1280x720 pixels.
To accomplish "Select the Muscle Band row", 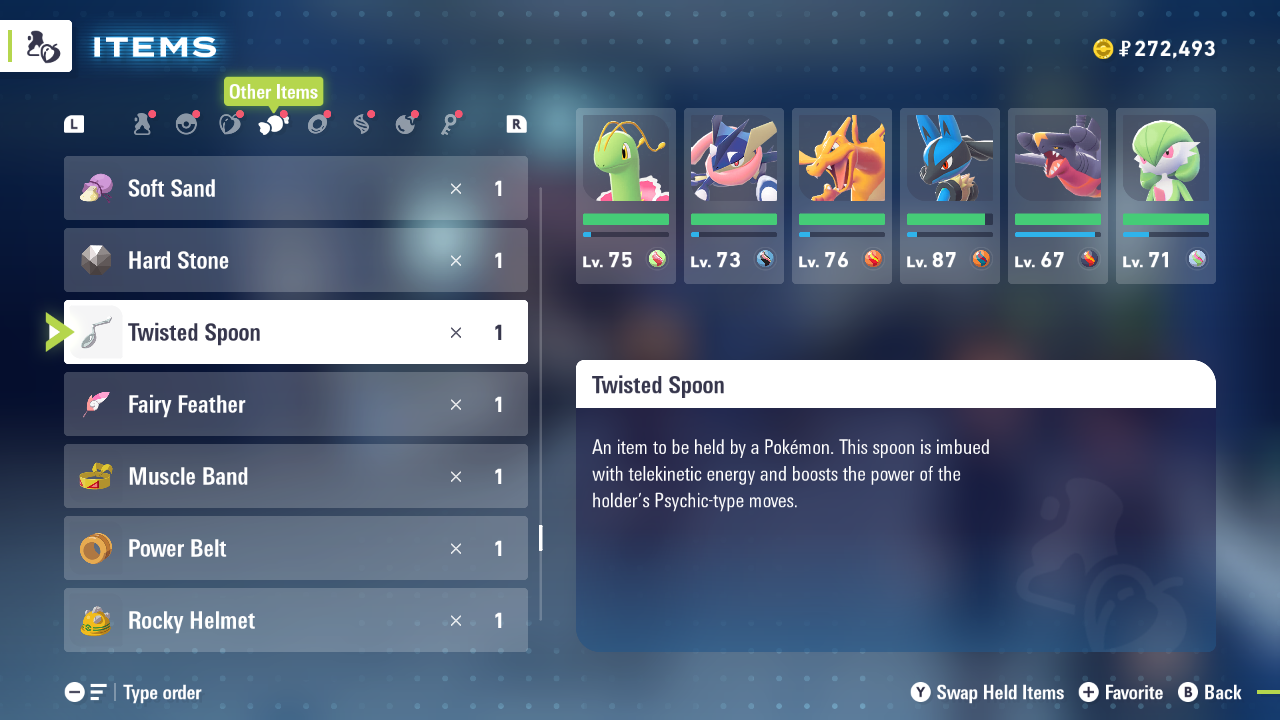I will pyautogui.click(x=295, y=476).
